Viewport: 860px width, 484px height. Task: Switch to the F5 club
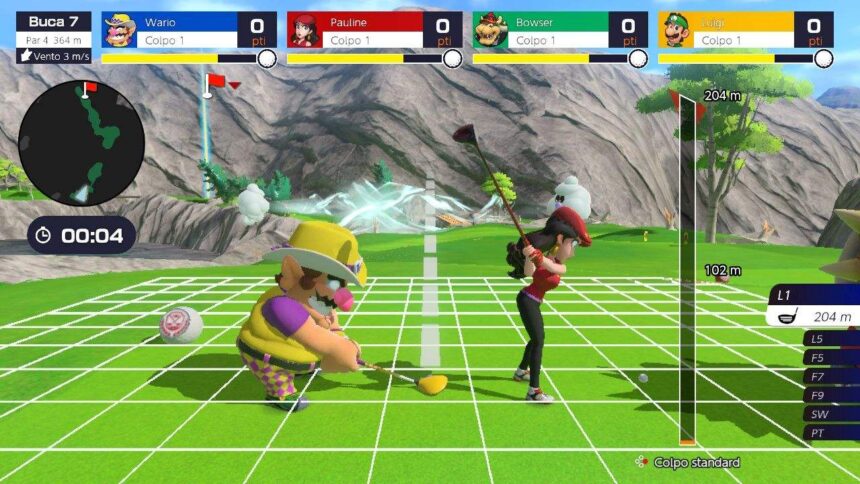[x=830, y=357]
